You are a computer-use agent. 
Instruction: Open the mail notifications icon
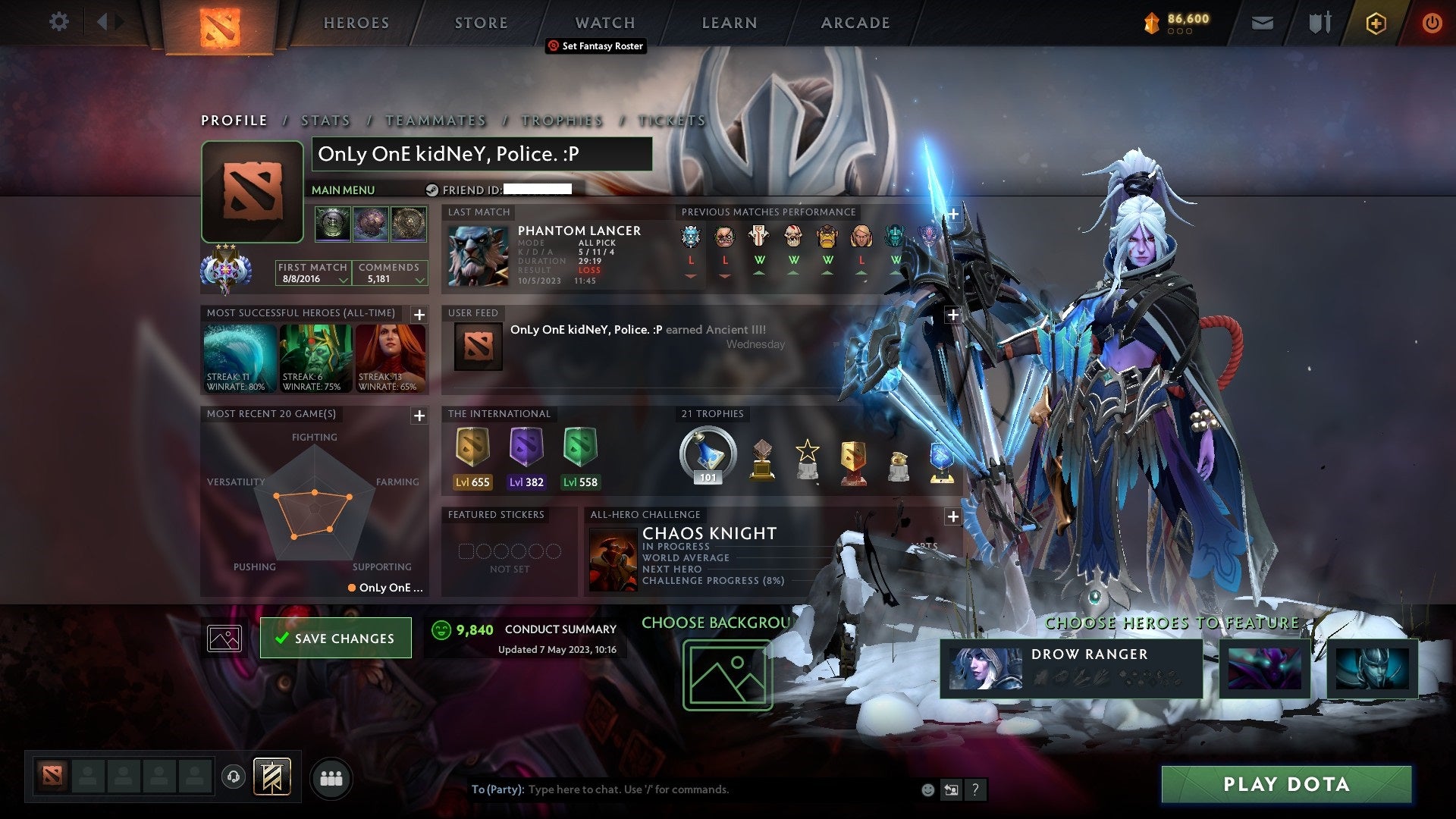[1263, 23]
